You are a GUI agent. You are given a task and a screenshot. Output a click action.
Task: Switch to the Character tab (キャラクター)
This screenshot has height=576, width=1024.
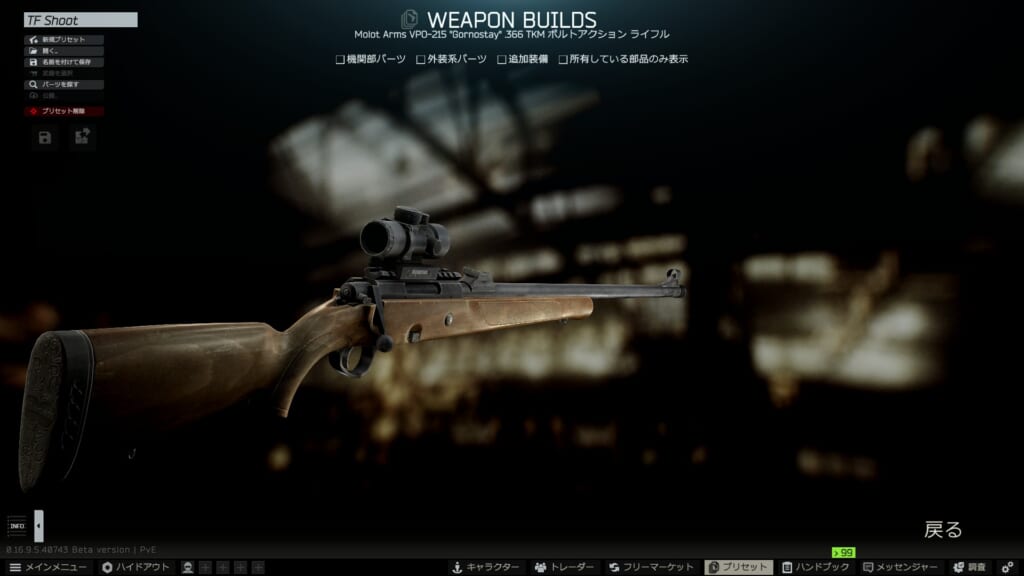485,567
